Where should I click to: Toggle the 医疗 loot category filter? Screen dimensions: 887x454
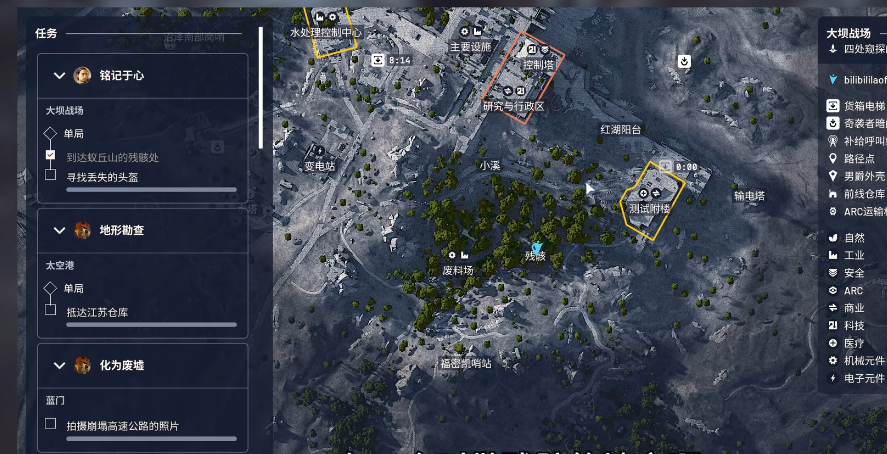851,343
